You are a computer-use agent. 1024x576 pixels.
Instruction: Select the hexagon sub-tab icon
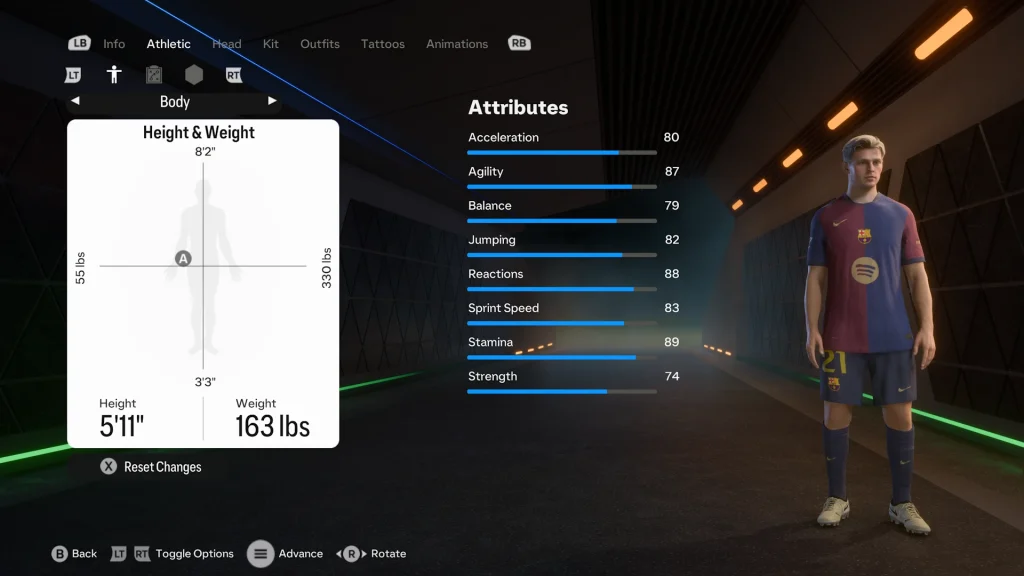(194, 75)
